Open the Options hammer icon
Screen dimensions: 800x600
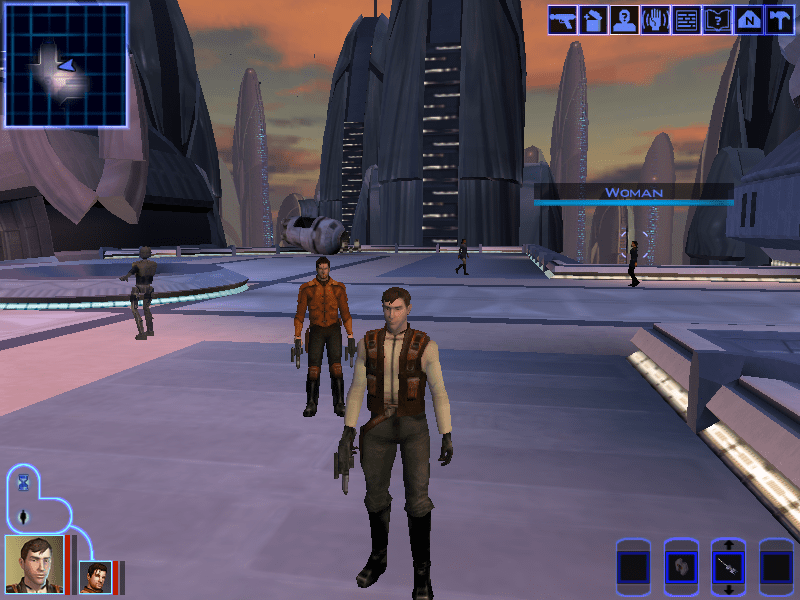pyautogui.click(x=779, y=20)
